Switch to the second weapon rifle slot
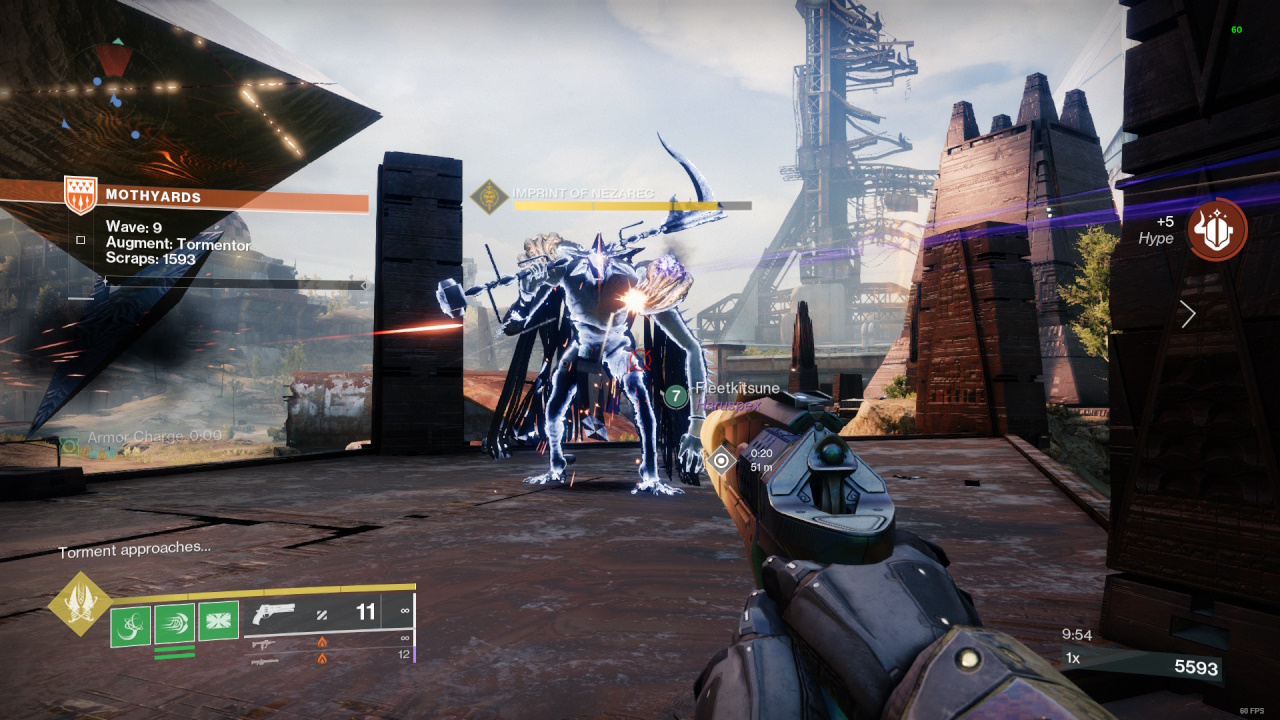1280x720 pixels. pos(264,642)
